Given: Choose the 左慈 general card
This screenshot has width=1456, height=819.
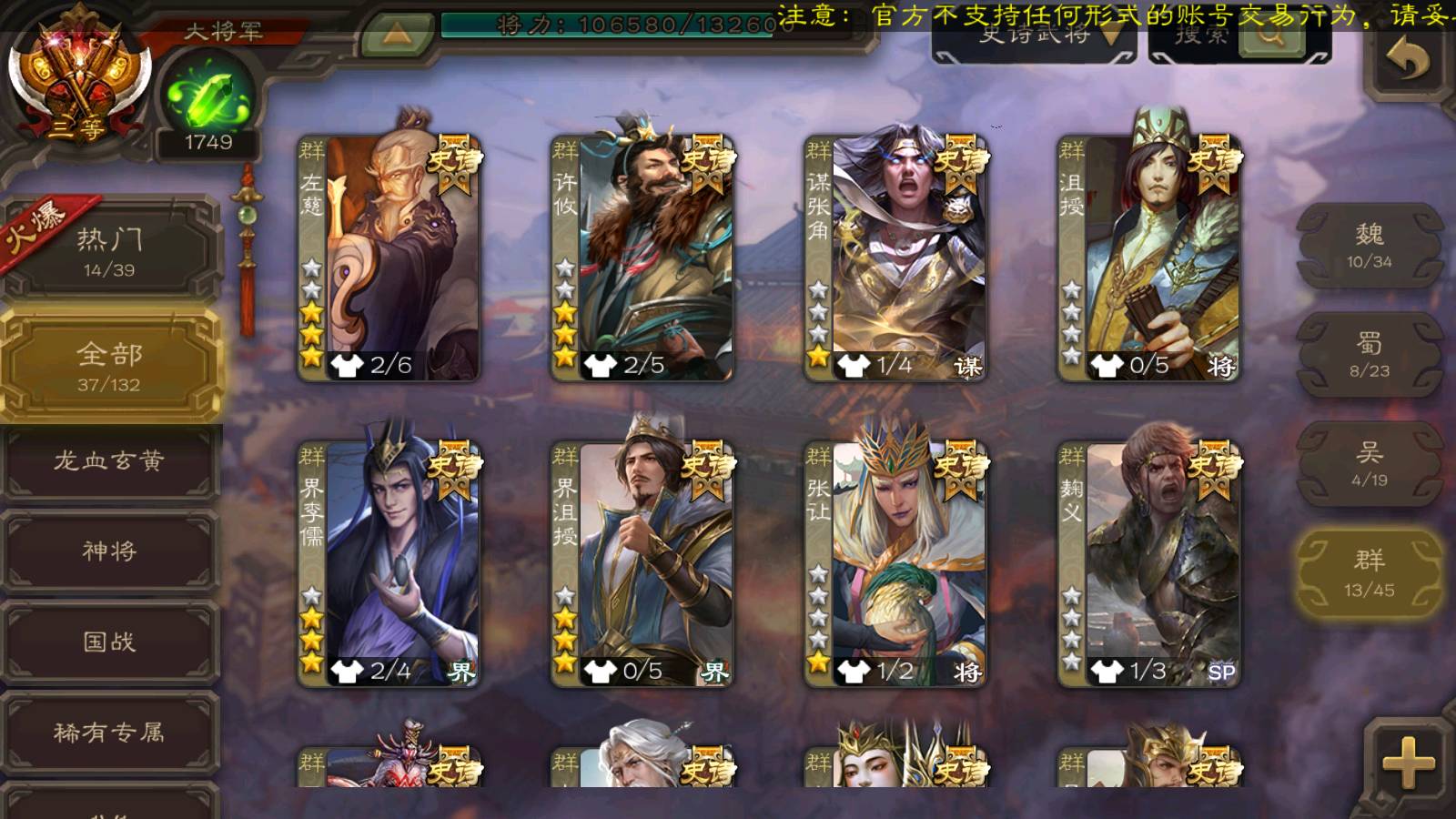Looking at the screenshot, I should coord(389,258).
